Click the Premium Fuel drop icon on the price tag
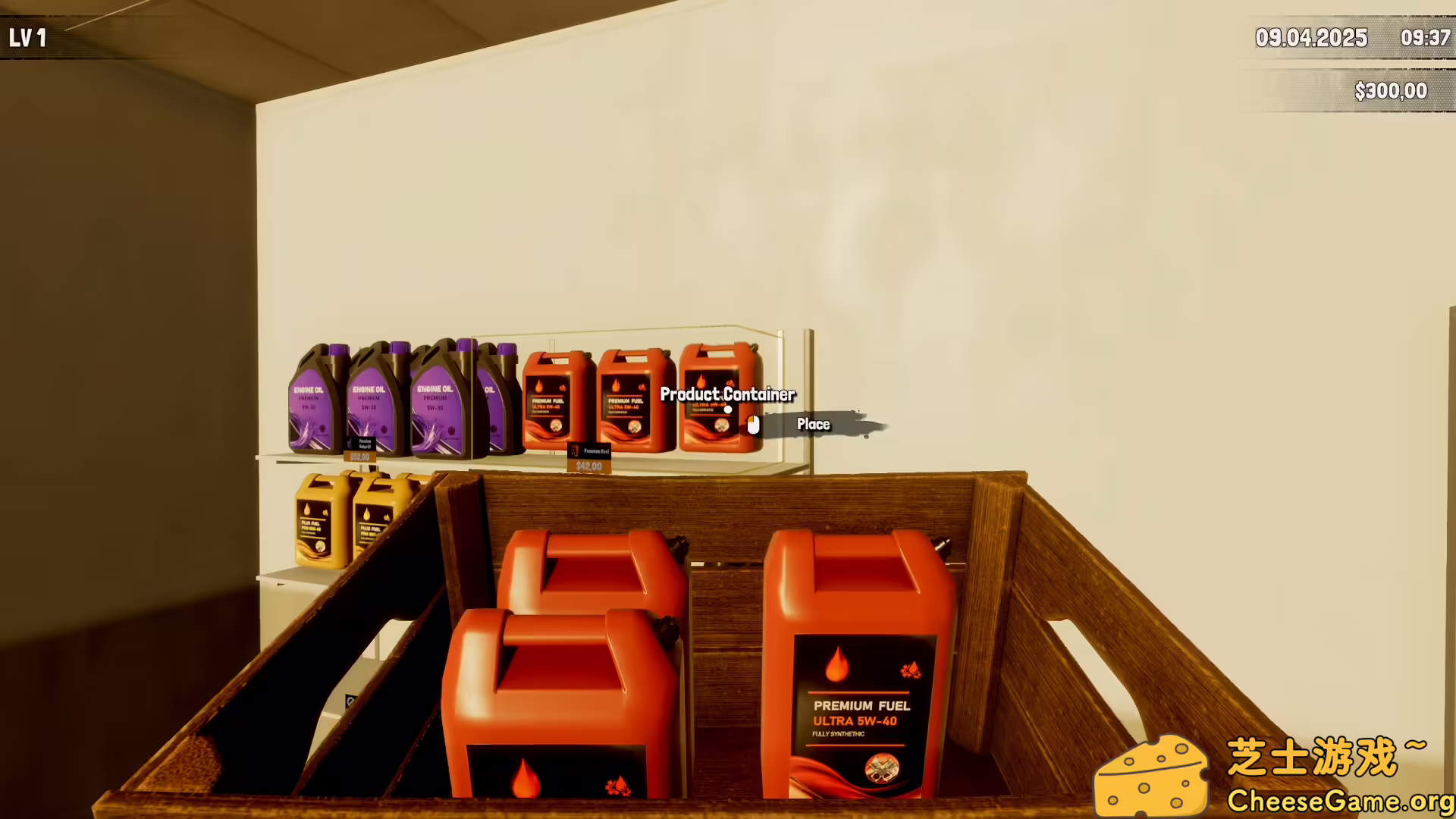 [575, 451]
